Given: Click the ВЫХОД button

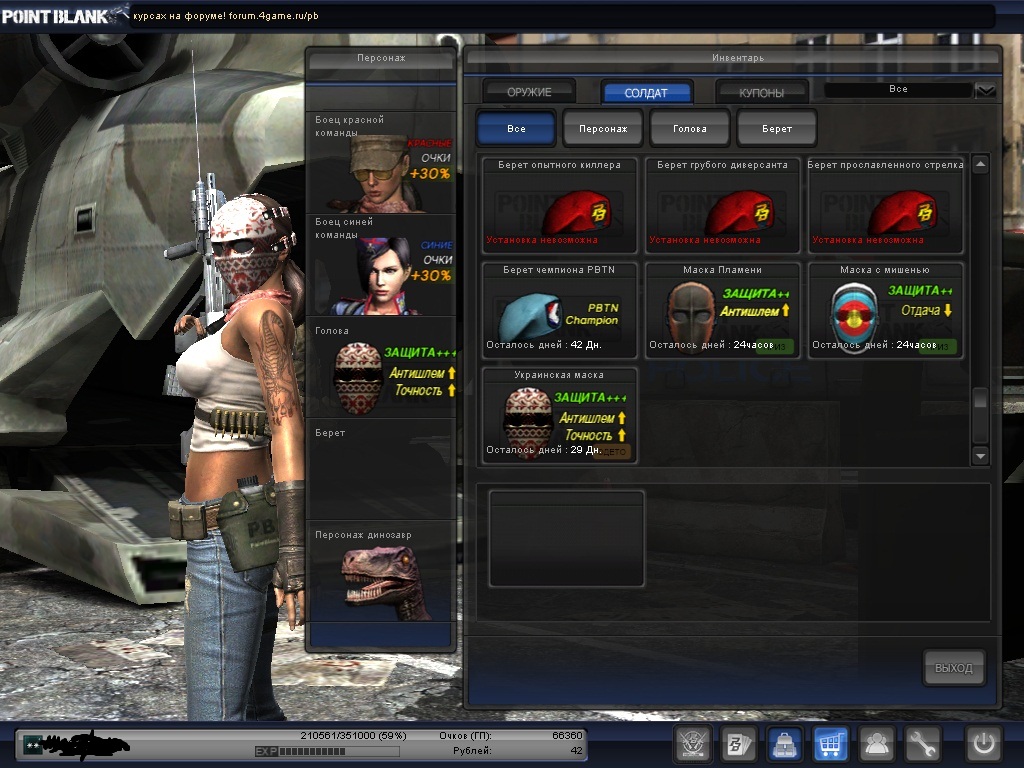Looking at the screenshot, I should pos(953,668).
